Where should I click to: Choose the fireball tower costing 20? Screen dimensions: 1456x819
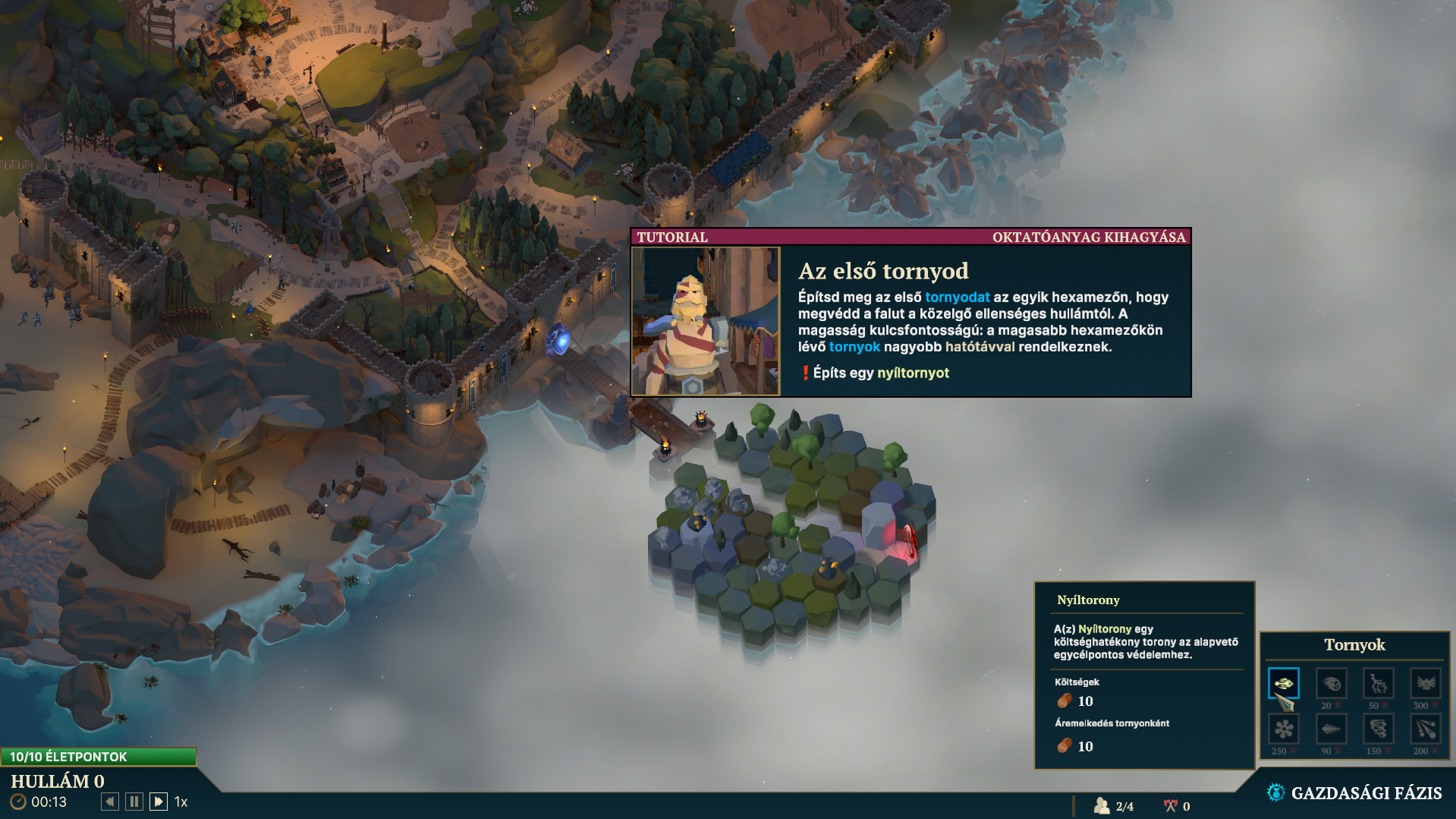pyautogui.click(x=1331, y=683)
